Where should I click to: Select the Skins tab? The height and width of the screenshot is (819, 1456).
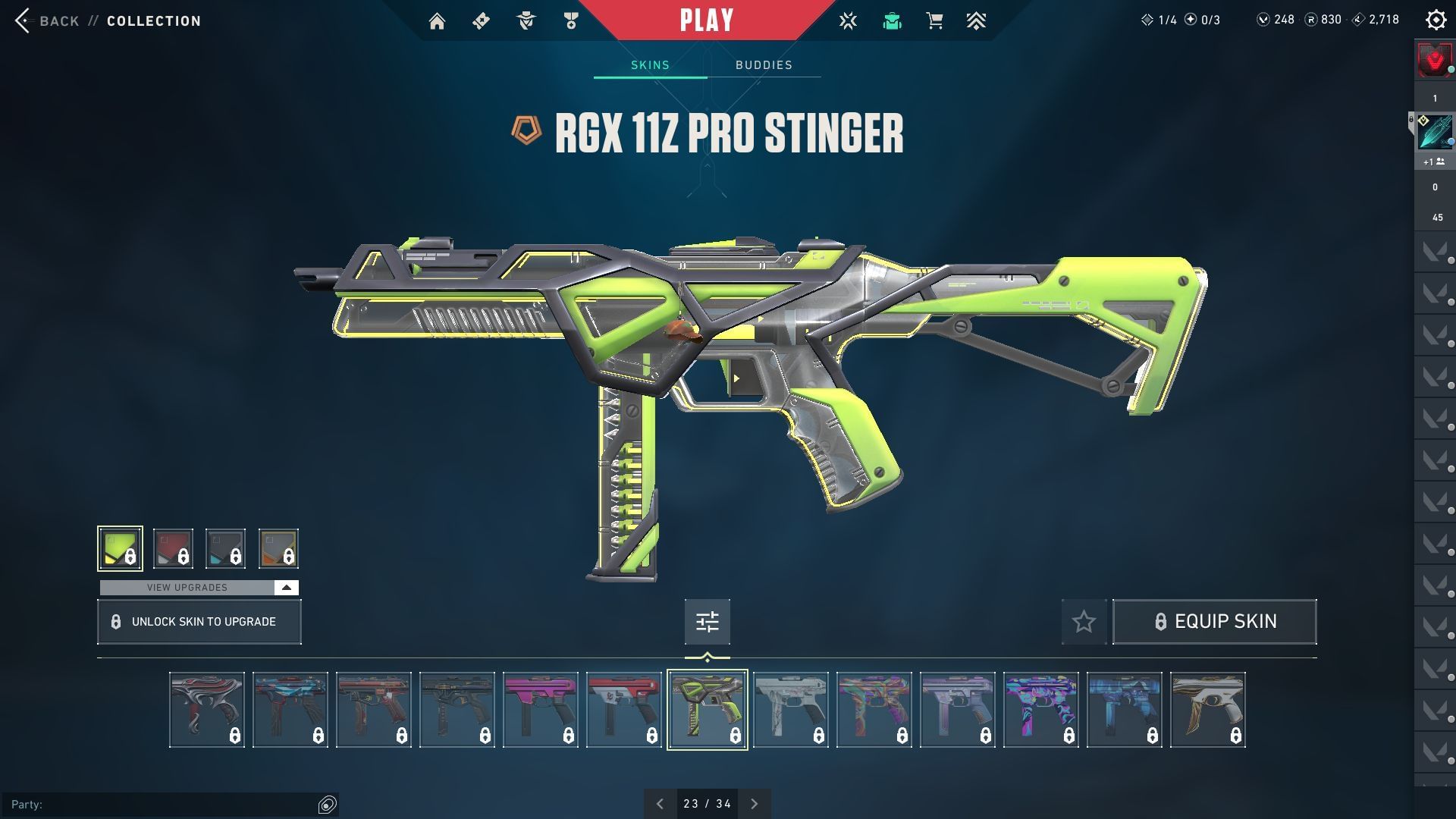[x=650, y=65]
